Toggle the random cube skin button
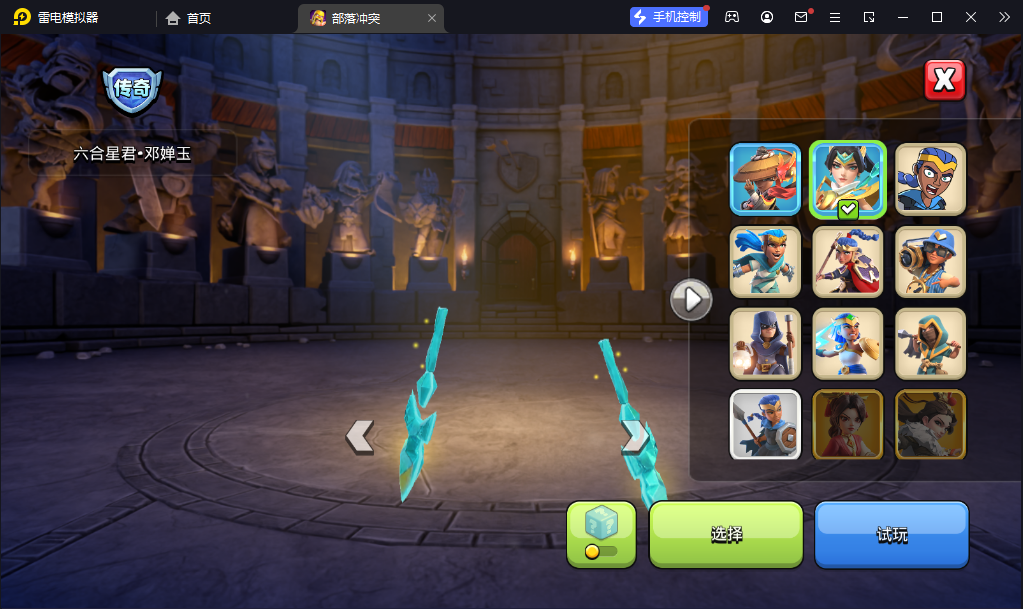Viewport: 1023px width, 609px height. [x=601, y=534]
